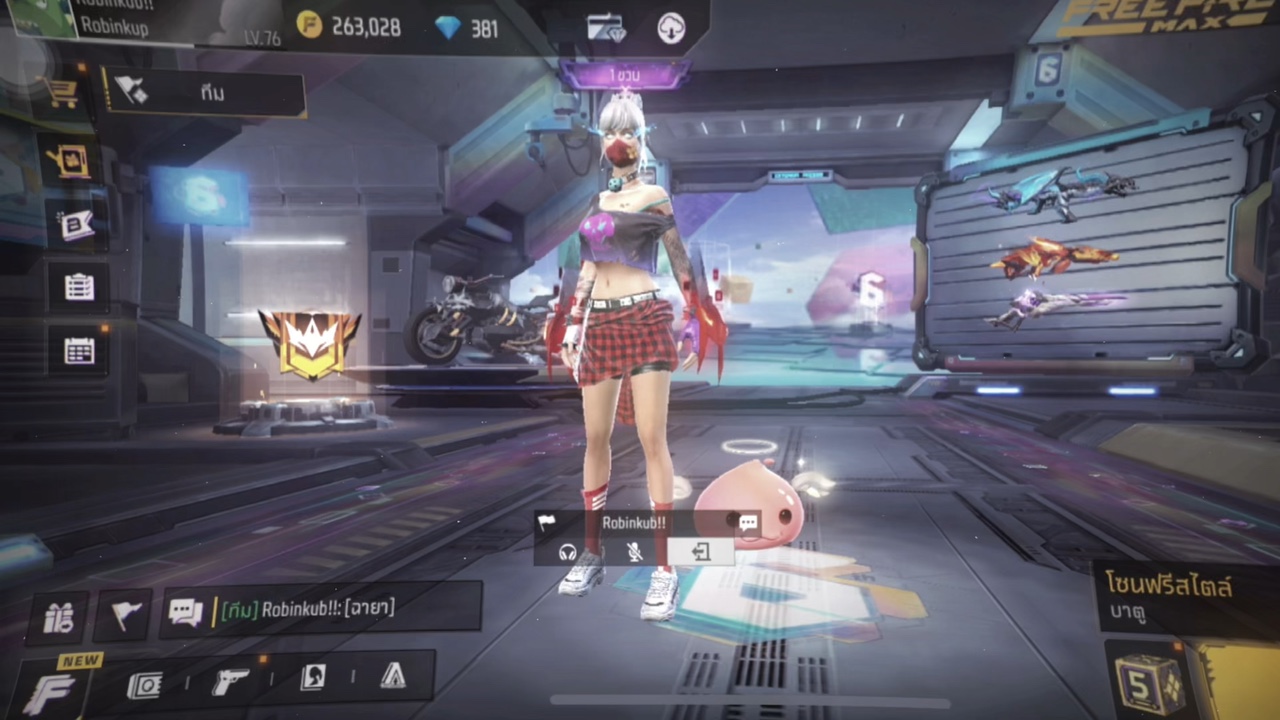This screenshot has width=1280, height=720.
Task: Open the Booyah Pass icon
Action: click(x=77, y=225)
